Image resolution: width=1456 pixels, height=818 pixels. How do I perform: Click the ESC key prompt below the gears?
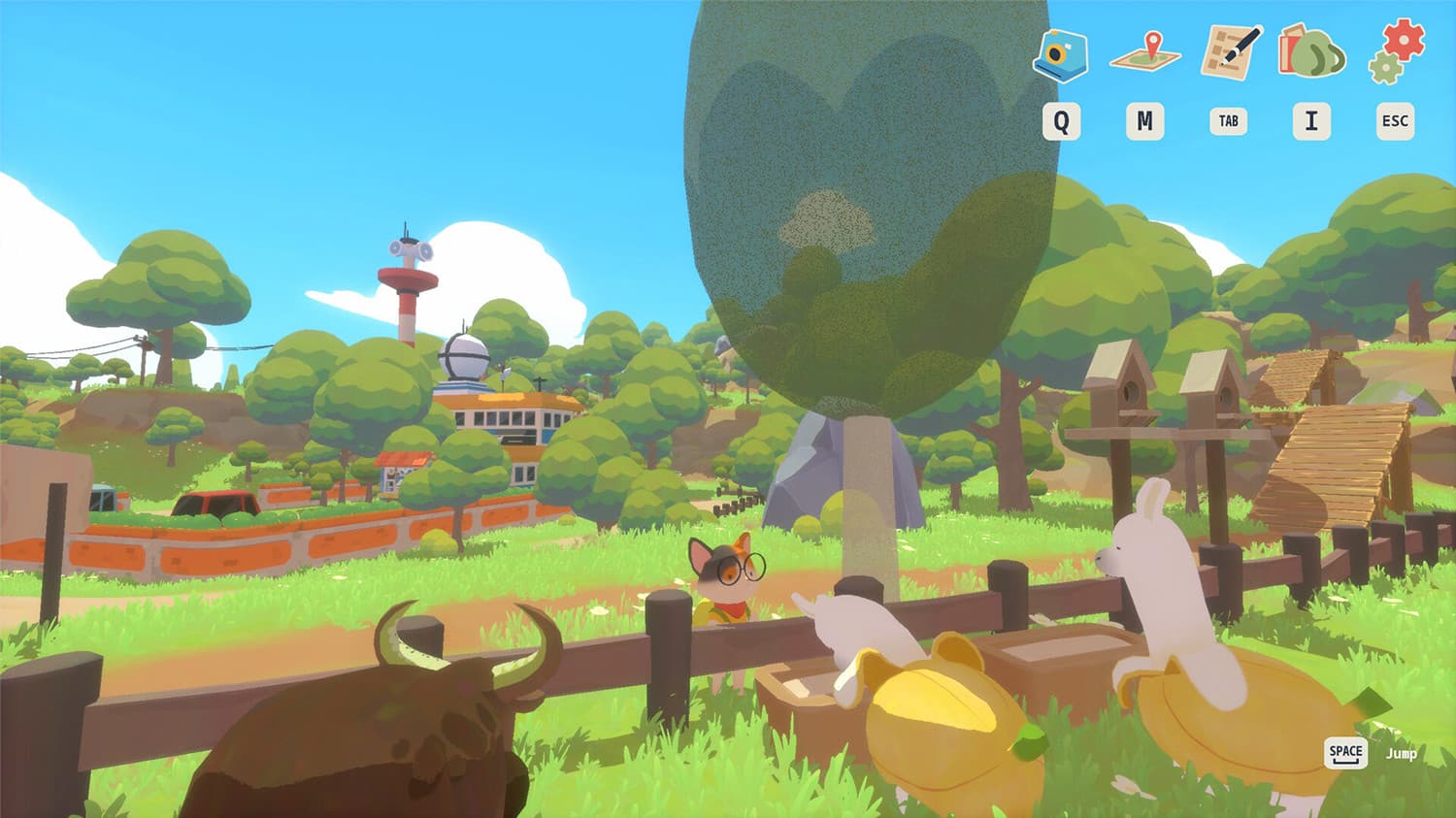(1394, 120)
